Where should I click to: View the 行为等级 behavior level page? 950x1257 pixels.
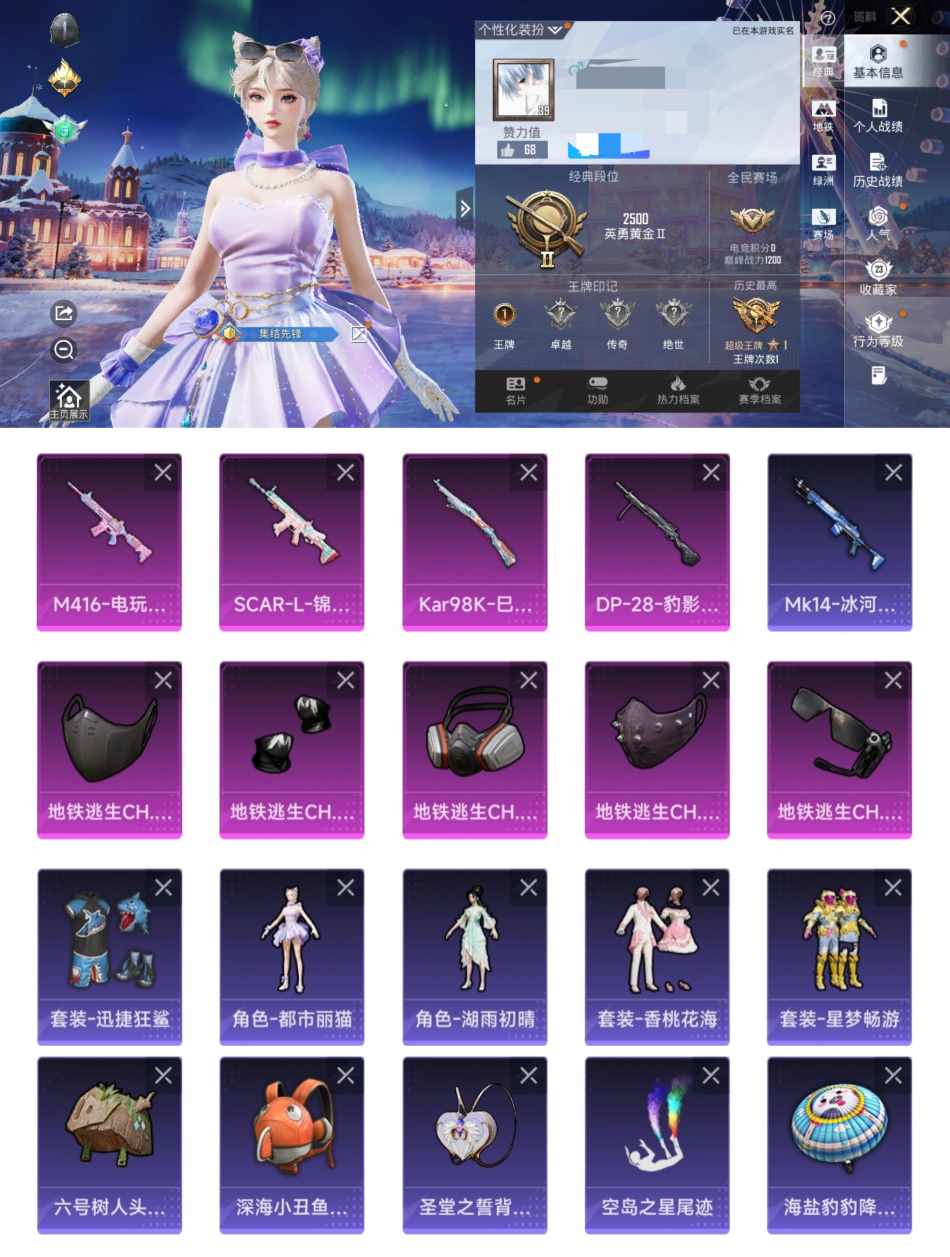pos(877,329)
